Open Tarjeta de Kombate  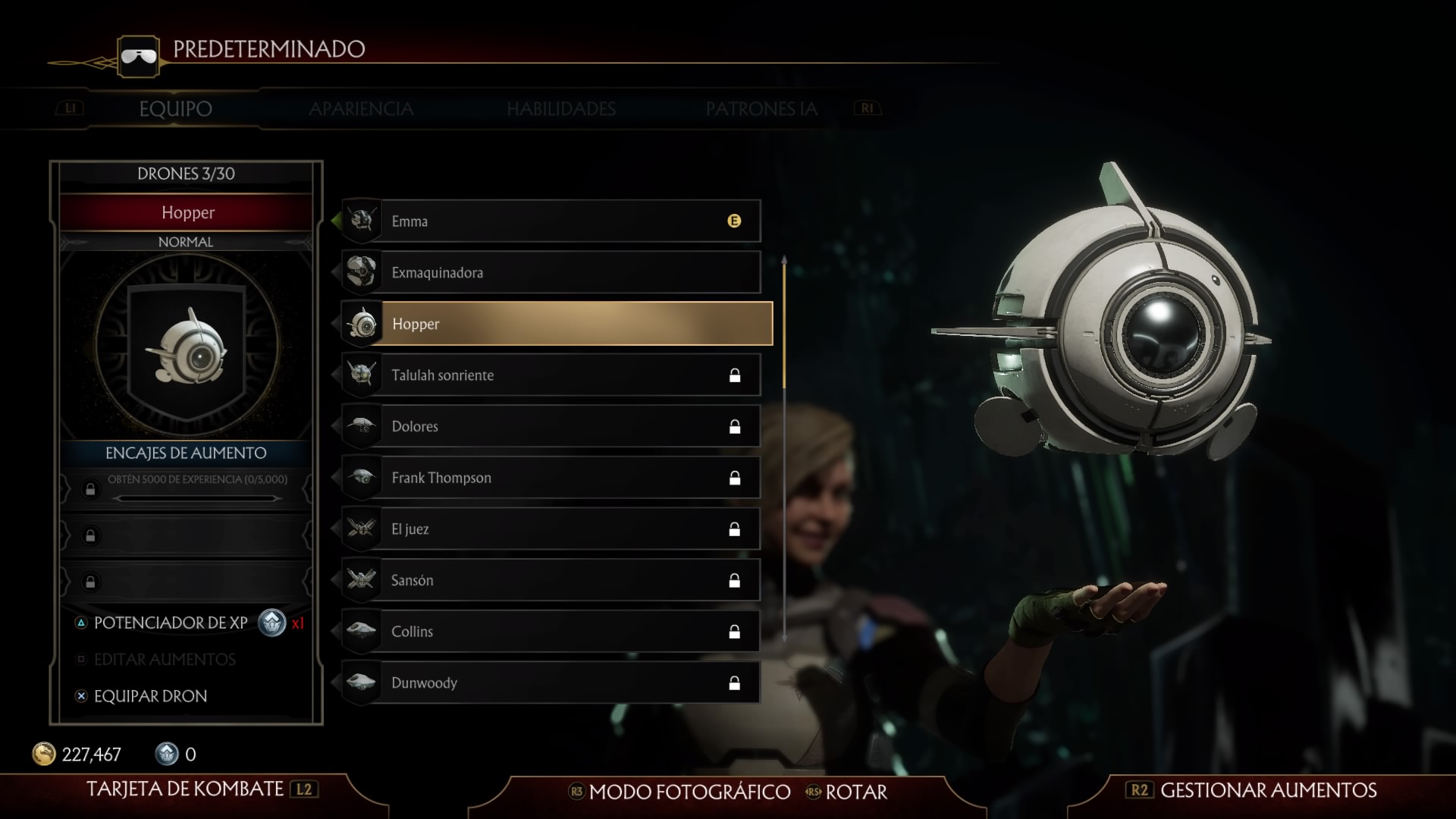(185, 789)
